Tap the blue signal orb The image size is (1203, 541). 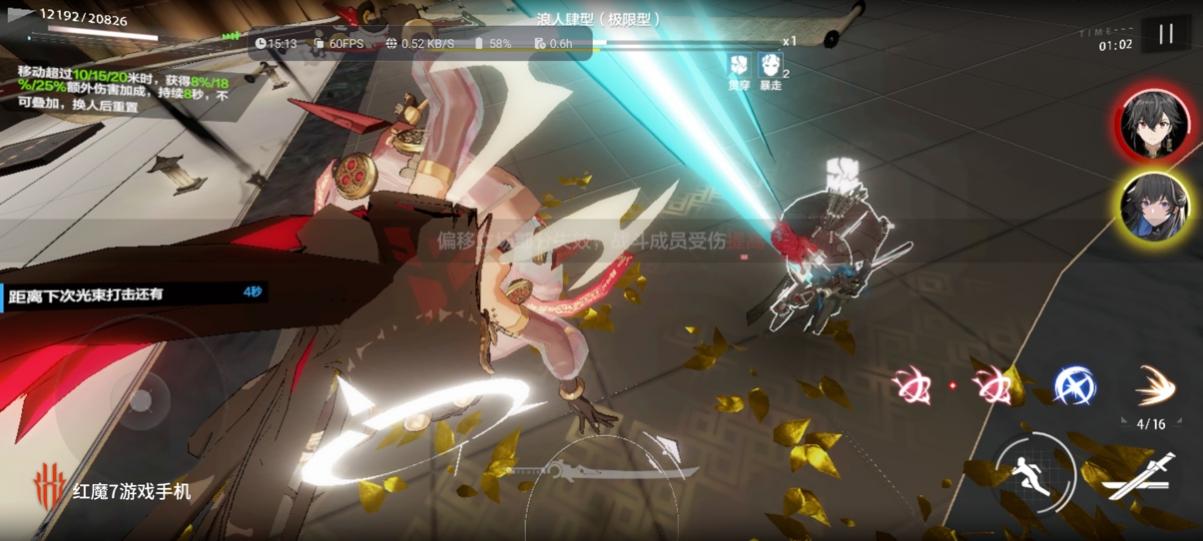1074,385
